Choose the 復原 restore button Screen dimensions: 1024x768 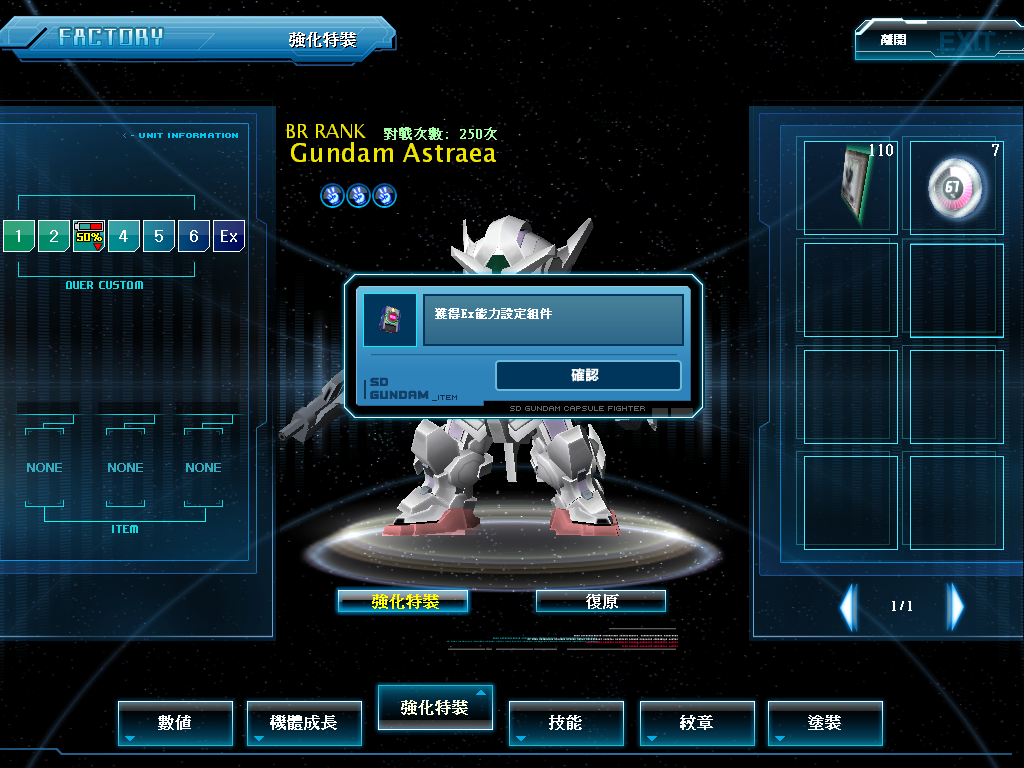(601, 601)
